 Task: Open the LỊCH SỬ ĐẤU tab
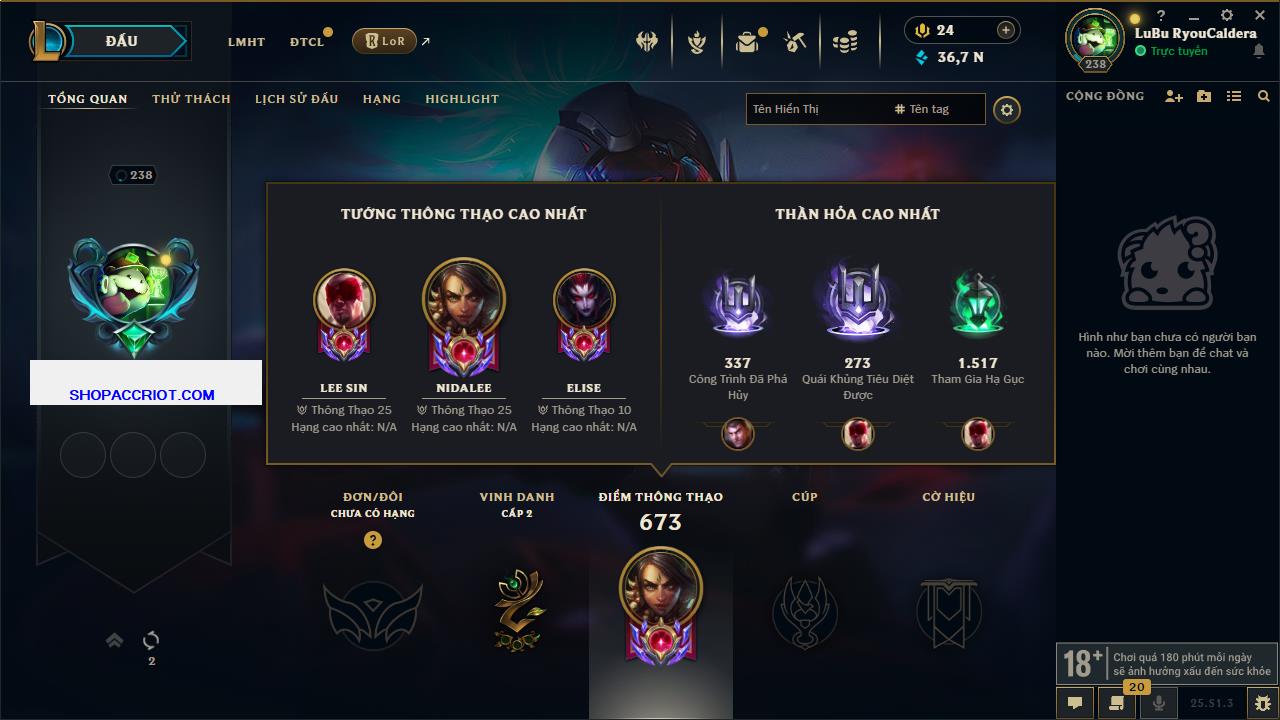[x=296, y=99]
